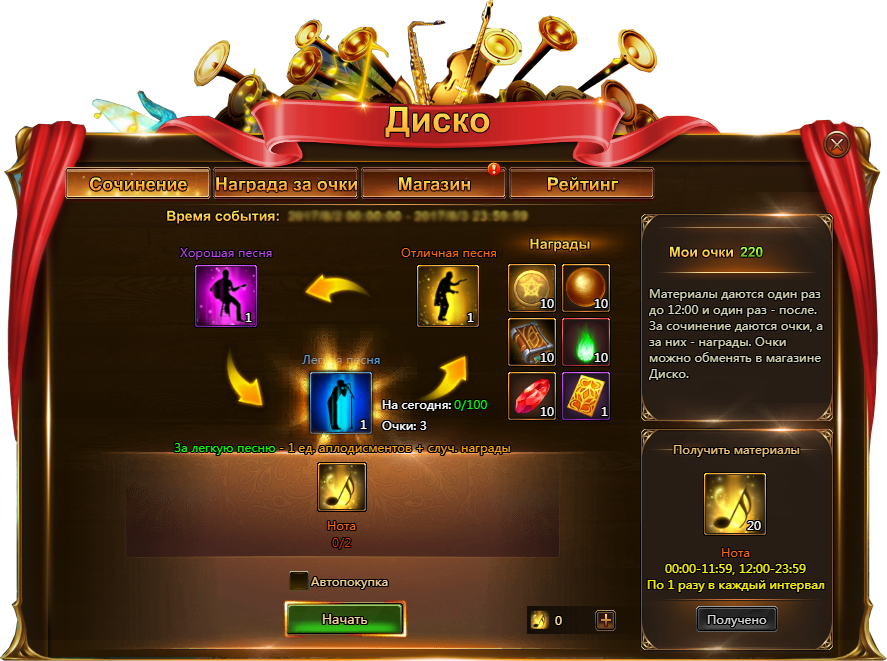The height and width of the screenshot is (661, 887).
Task: Inspect the bronze orb reward
Action: (x=586, y=288)
